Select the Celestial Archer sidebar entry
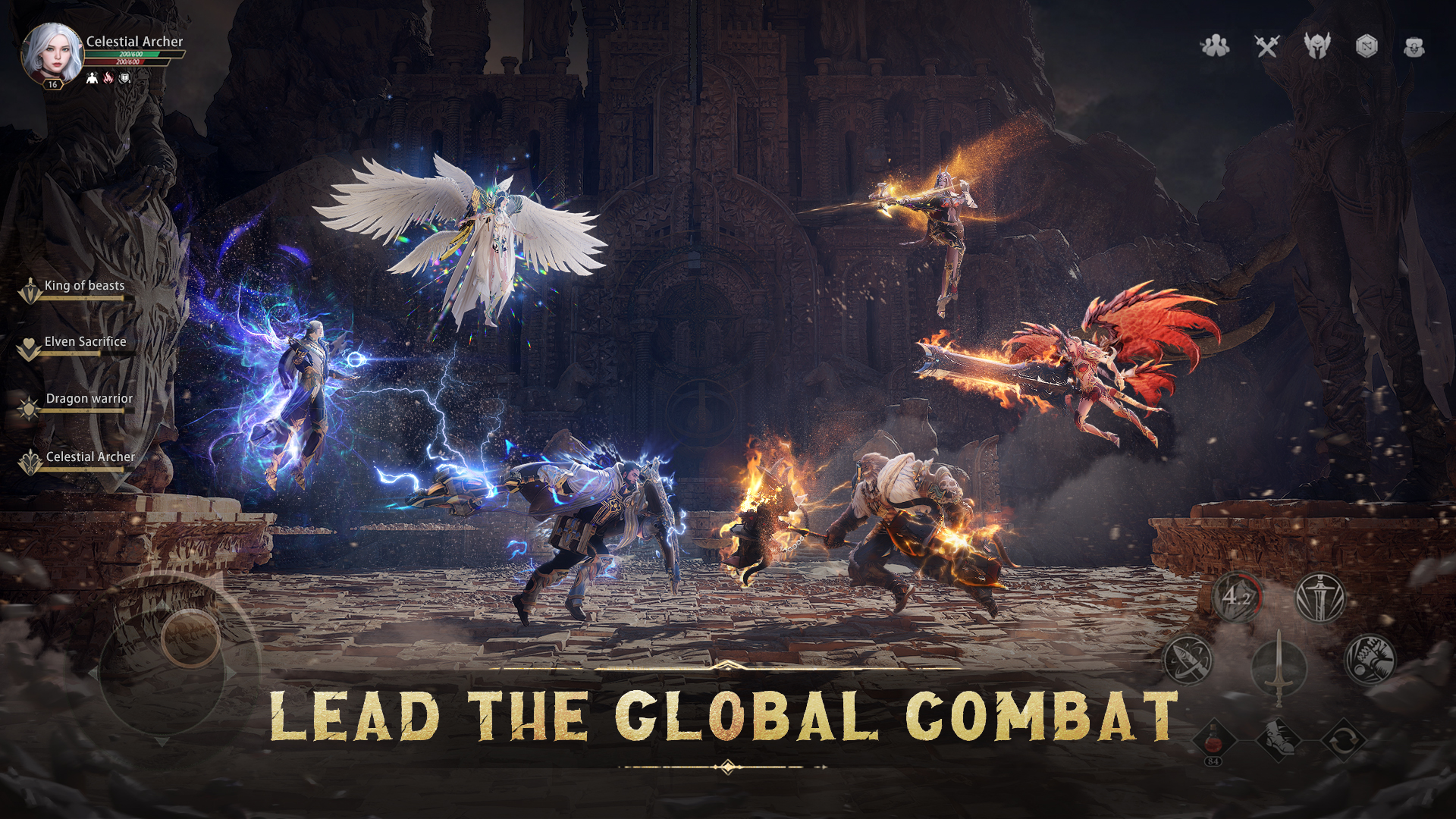 point(90,457)
